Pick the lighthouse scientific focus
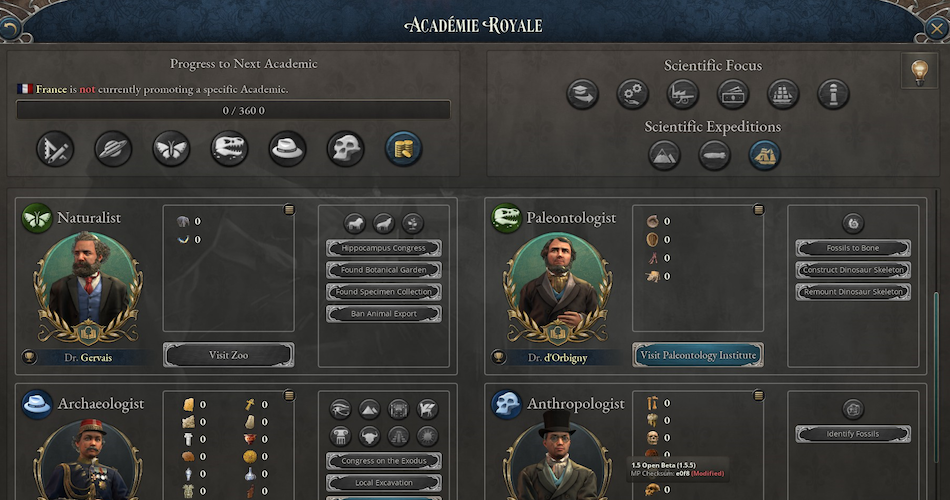The width and height of the screenshot is (950, 500). point(833,95)
